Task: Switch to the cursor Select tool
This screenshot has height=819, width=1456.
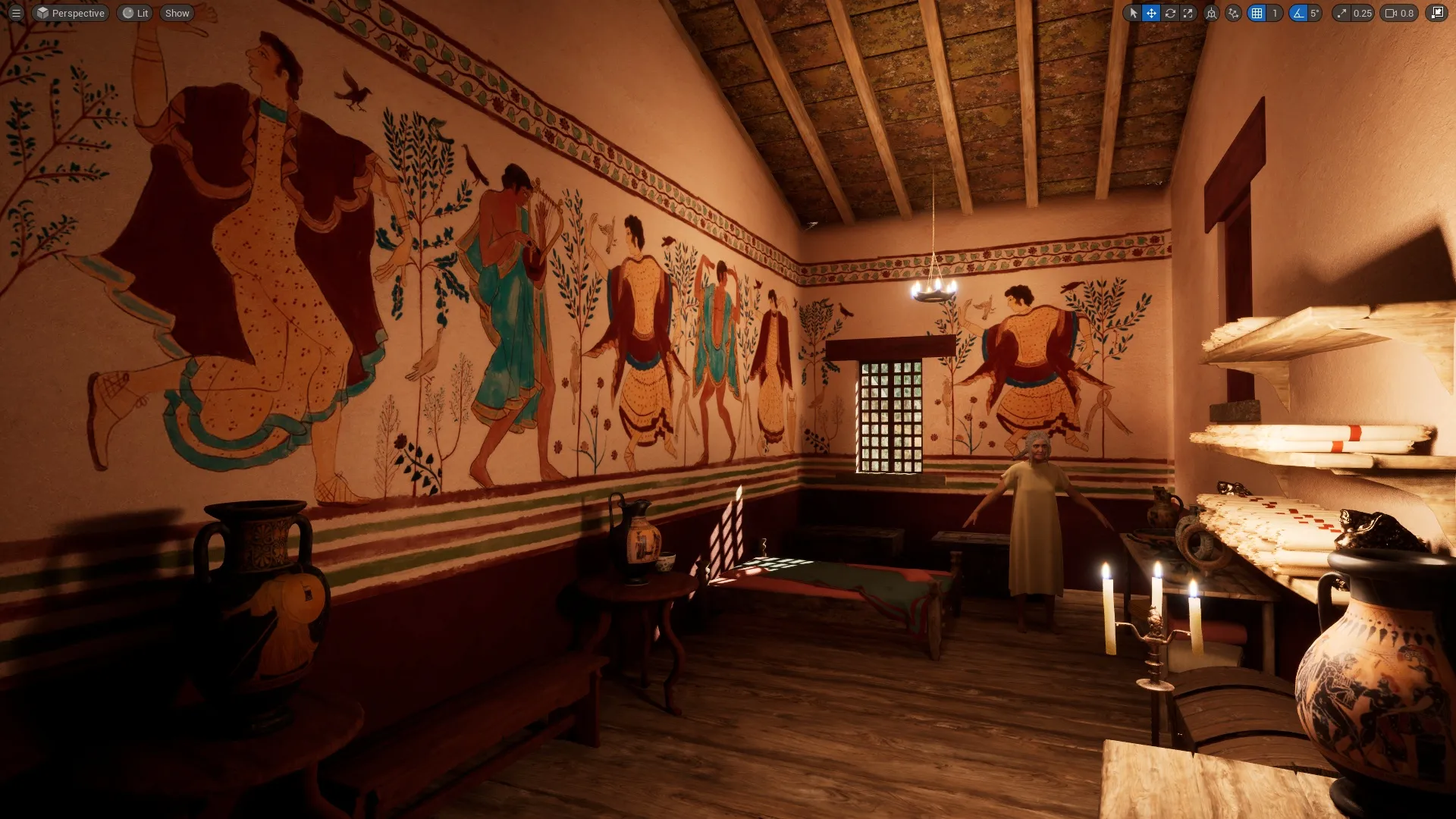Action: (x=1134, y=13)
